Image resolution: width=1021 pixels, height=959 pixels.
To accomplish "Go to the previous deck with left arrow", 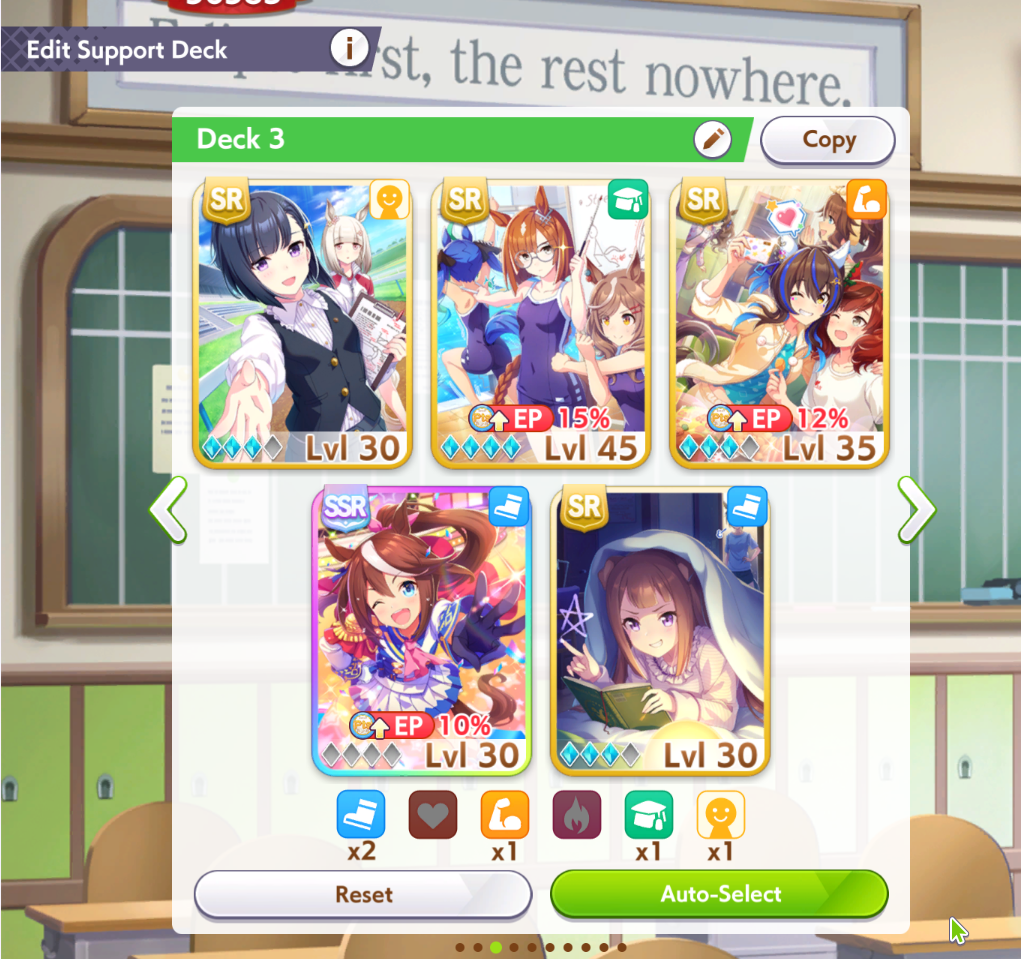I will coord(169,510).
